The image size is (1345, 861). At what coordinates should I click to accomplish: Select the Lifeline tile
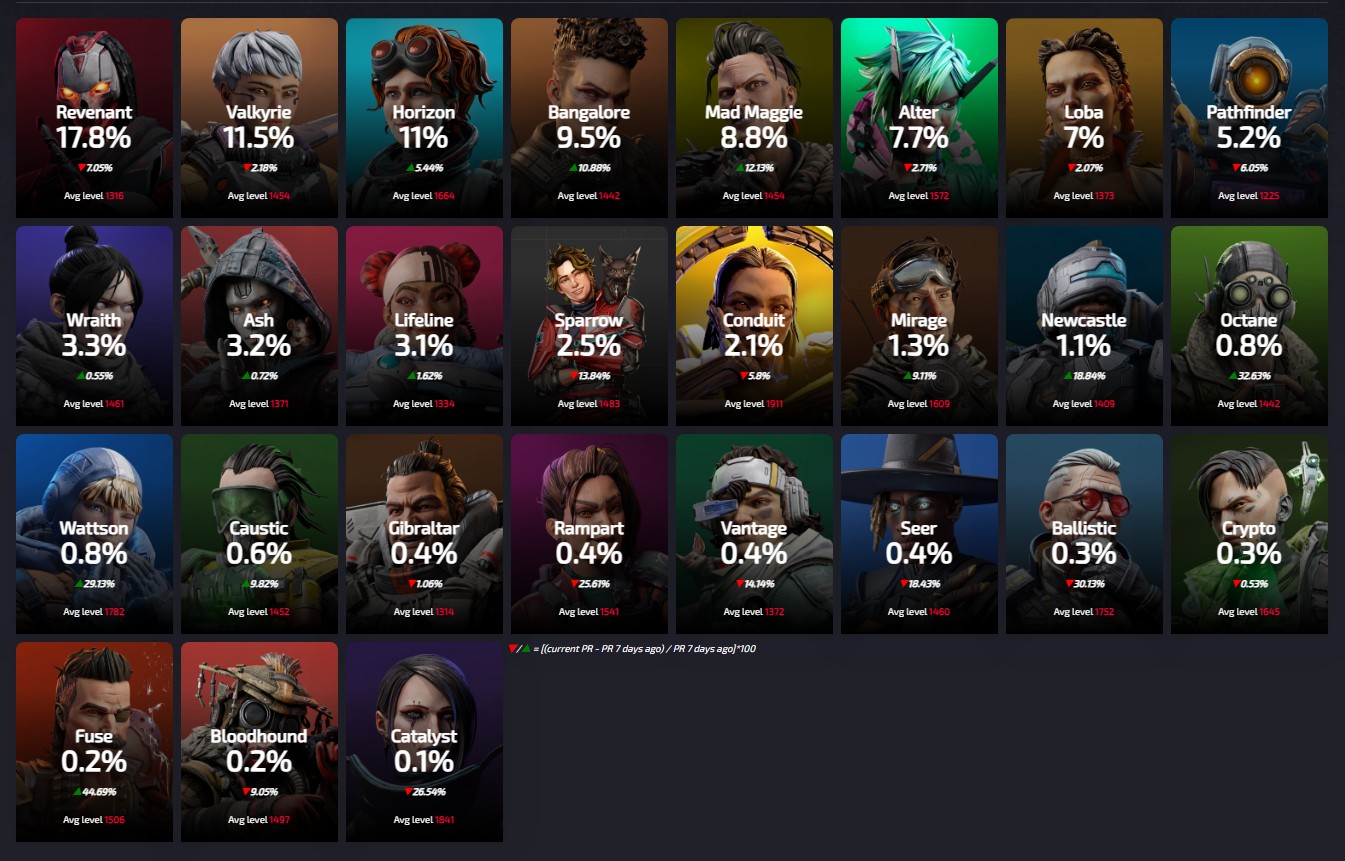coord(424,326)
